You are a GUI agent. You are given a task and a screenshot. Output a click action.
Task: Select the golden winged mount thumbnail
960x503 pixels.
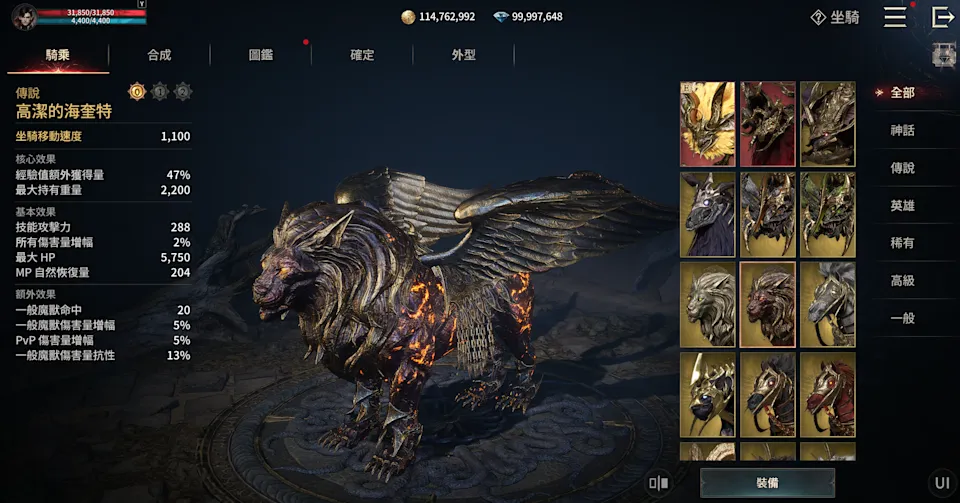click(x=708, y=124)
